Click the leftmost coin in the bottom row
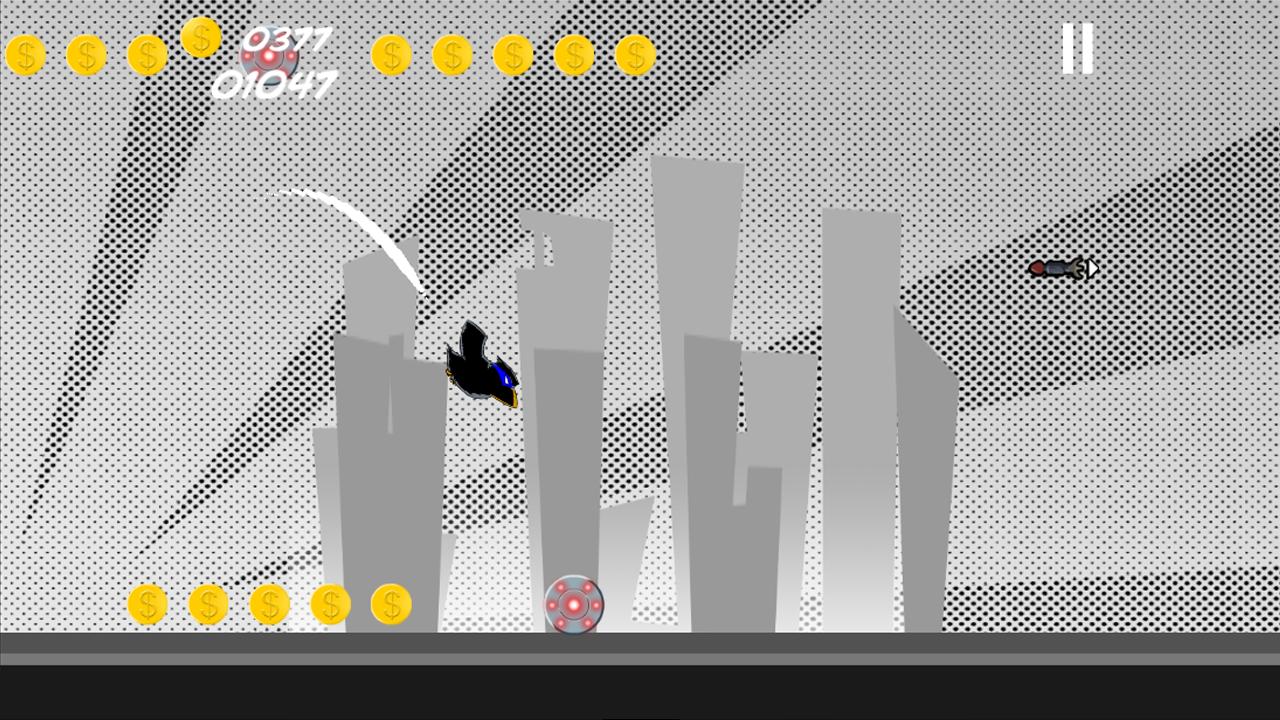 tap(147, 604)
